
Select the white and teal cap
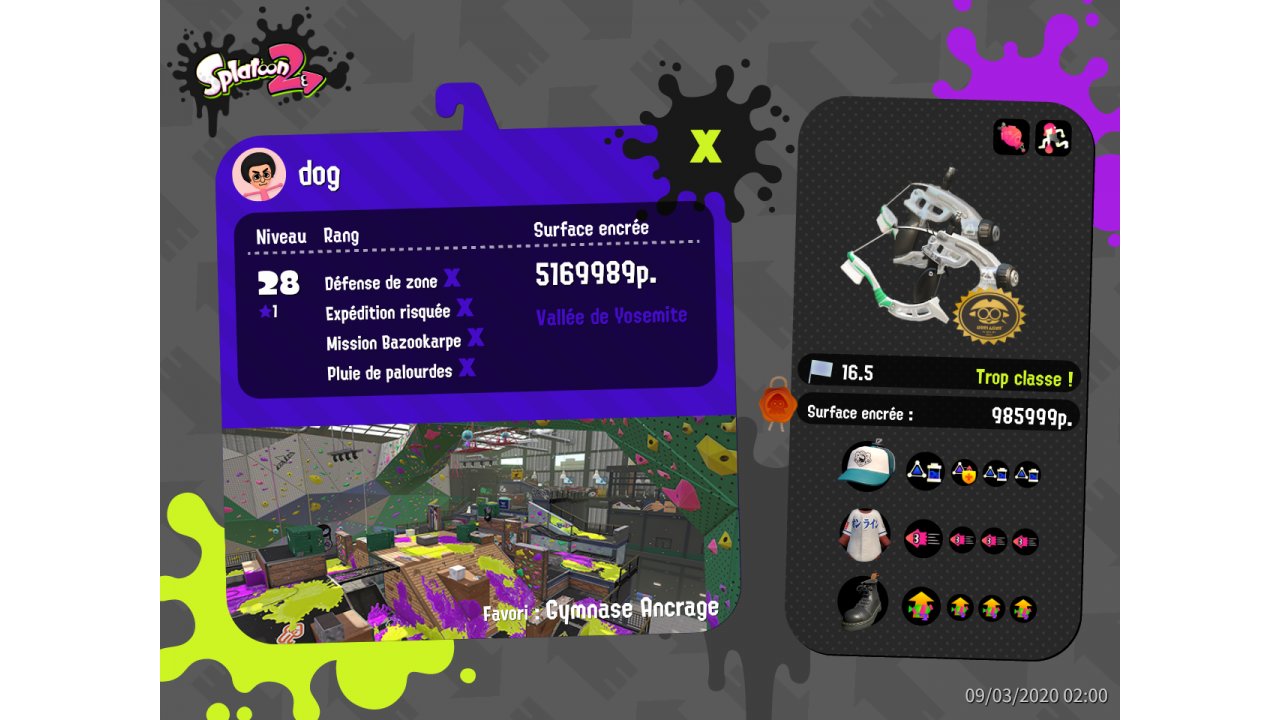(x=866, y=466)
